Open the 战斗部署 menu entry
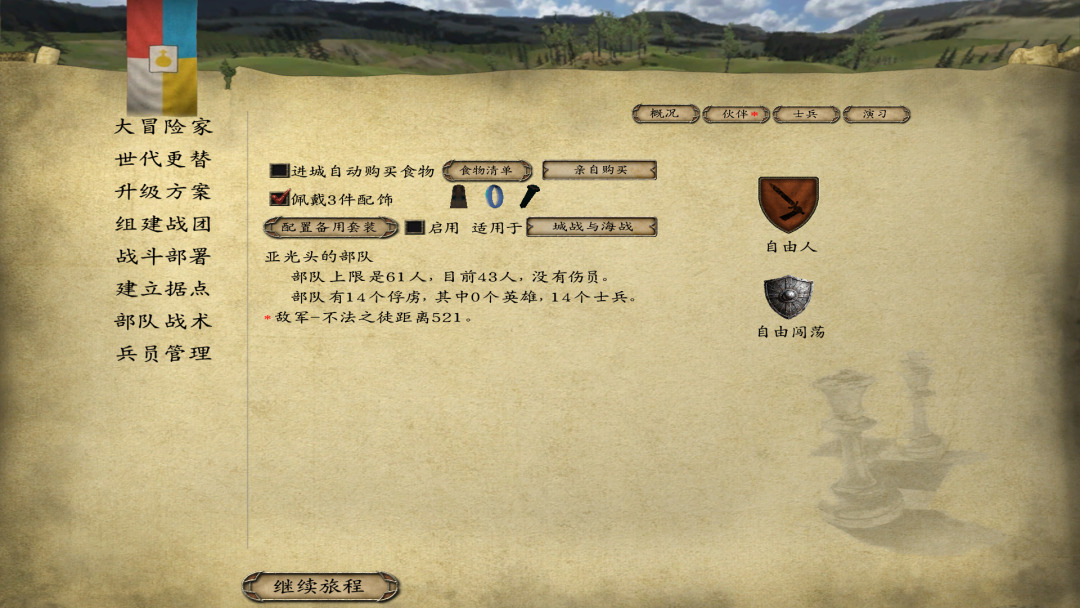This screenshot has height=608, width=1080. coord(163,256)
